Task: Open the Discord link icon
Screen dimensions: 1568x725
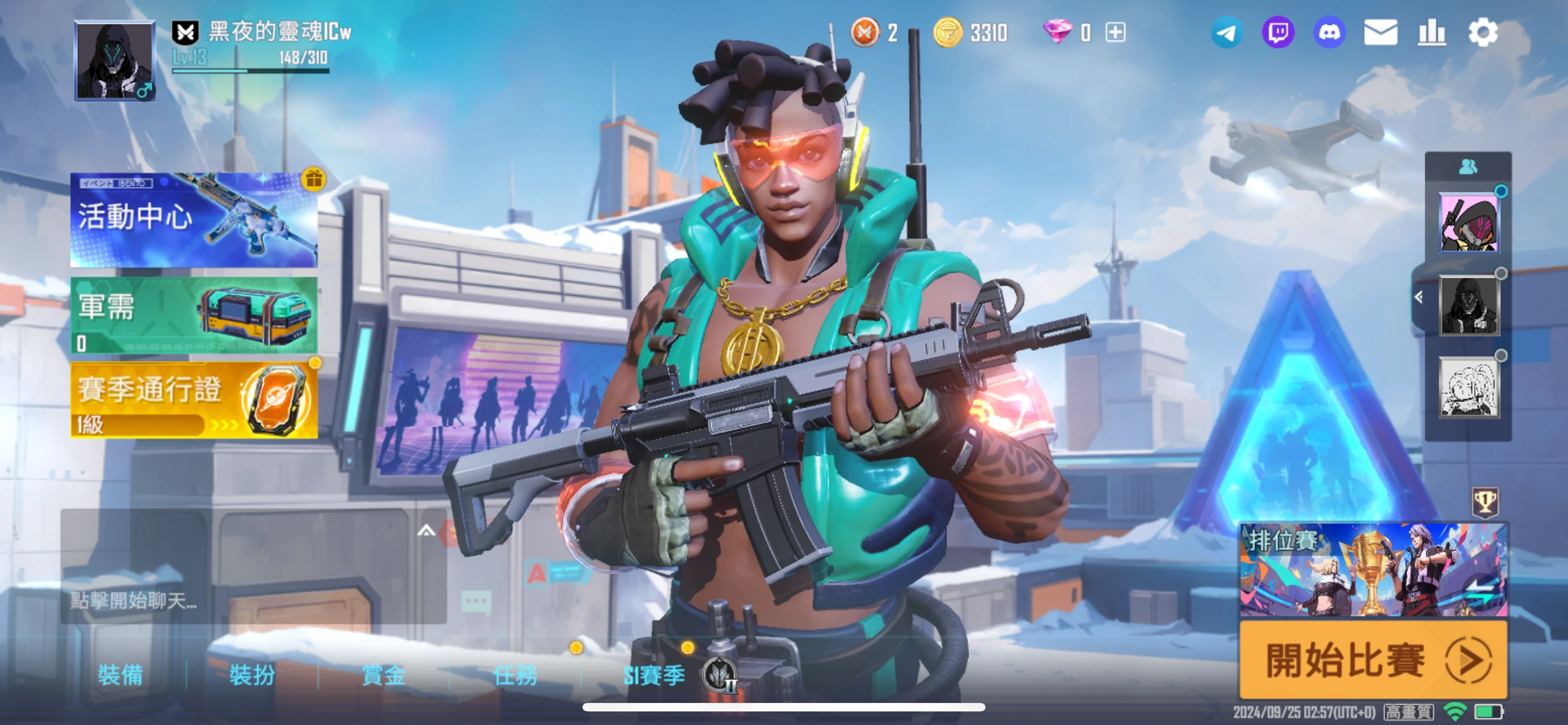Action: [1329, 32]
